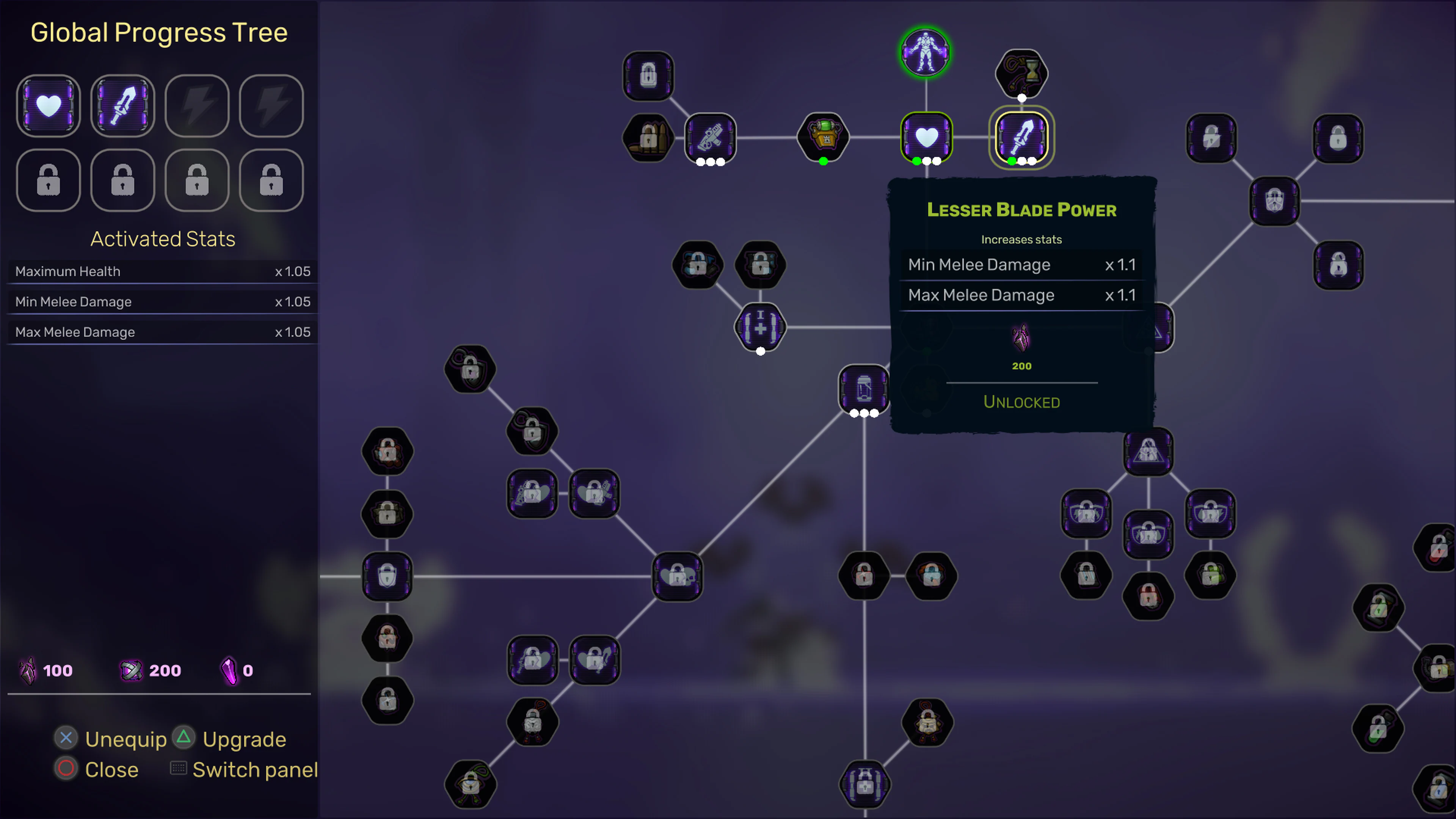Viewport: 1456px width, 819px height.
Task: Click the unlock progress bar under the 200 cost
Action: (1021, 383)
